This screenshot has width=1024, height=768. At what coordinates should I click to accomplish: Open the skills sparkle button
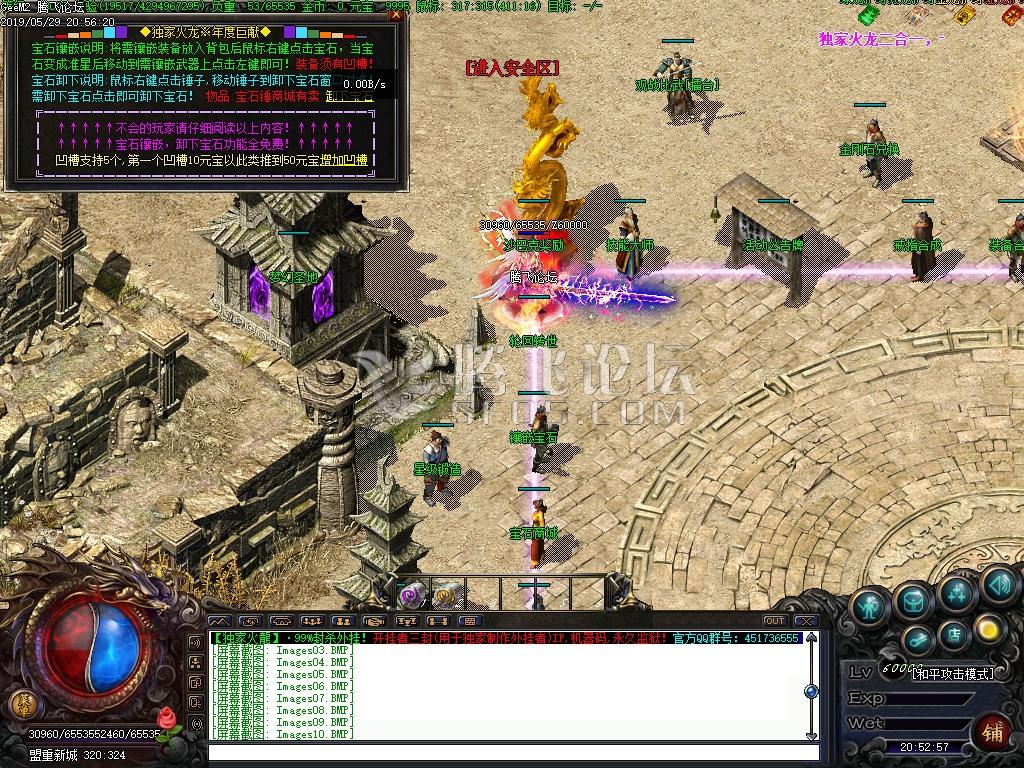pos(956,593)
